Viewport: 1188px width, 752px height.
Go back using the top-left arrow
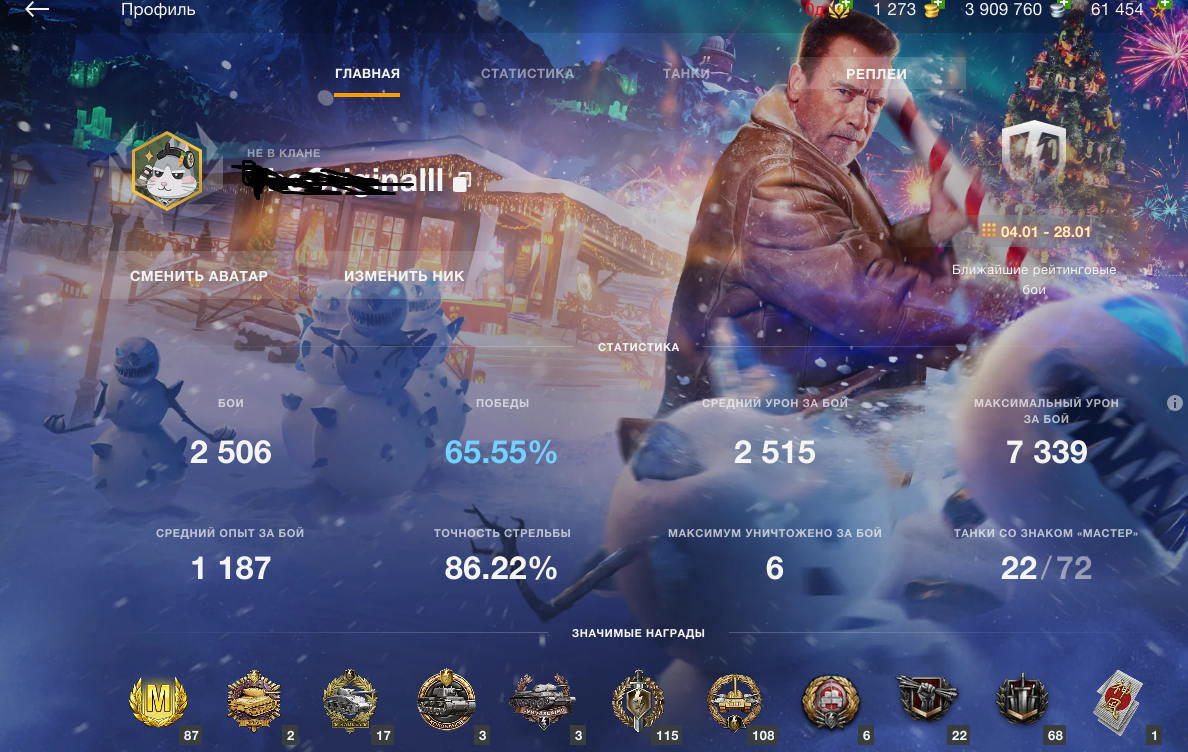pyautogui.click(x=37, y=10)
